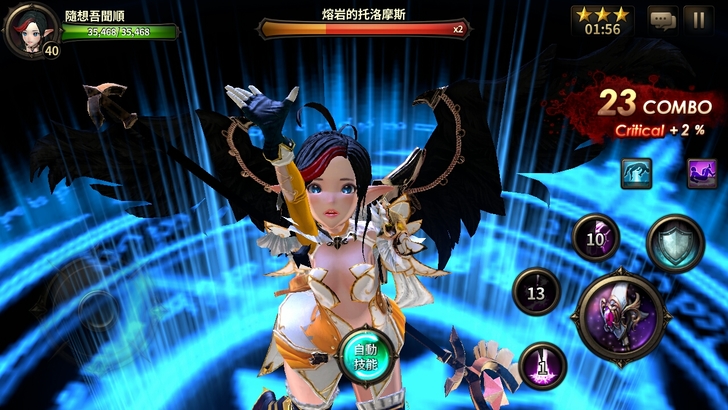
Task: Use the skill on cooldown 10
Action: pyautogui.click(x=596, y=238)
